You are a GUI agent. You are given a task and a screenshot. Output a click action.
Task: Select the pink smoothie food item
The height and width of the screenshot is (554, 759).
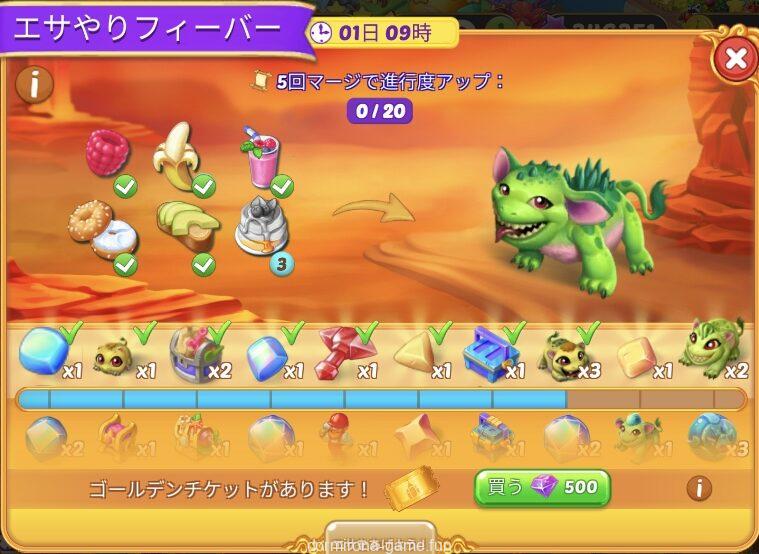click(x=260, y=158)
